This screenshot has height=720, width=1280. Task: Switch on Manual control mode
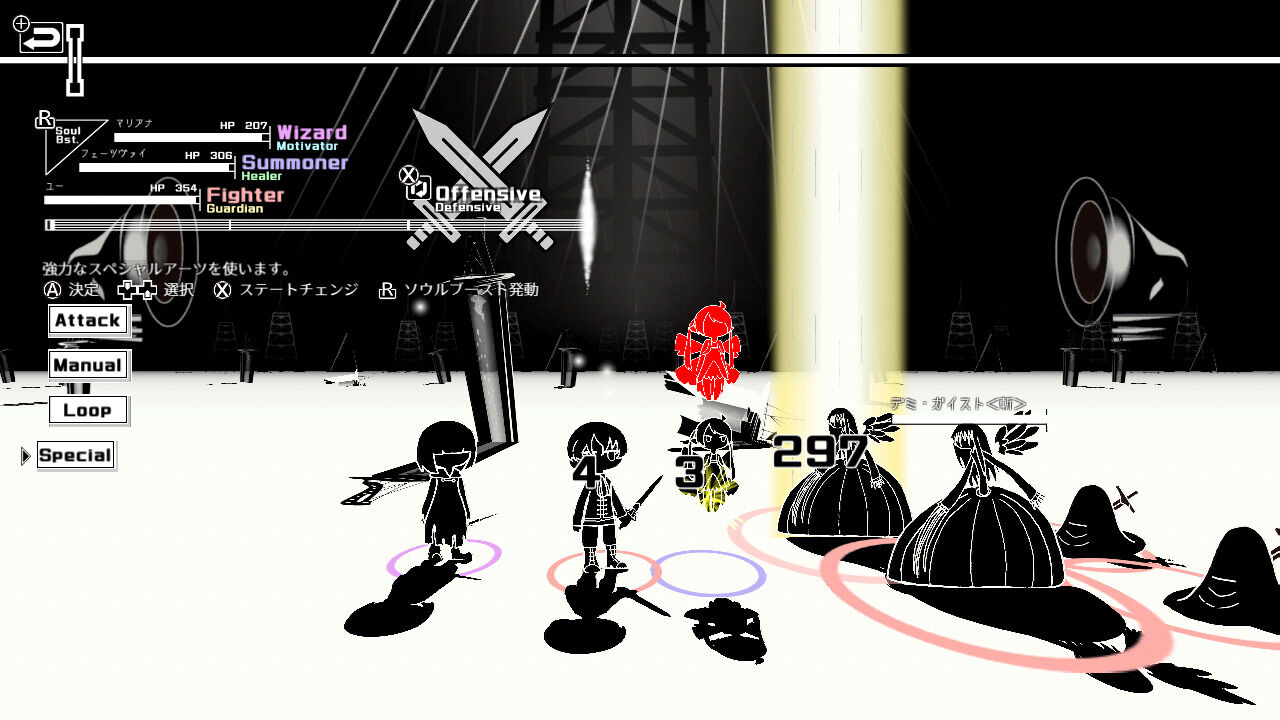(87, 365)
